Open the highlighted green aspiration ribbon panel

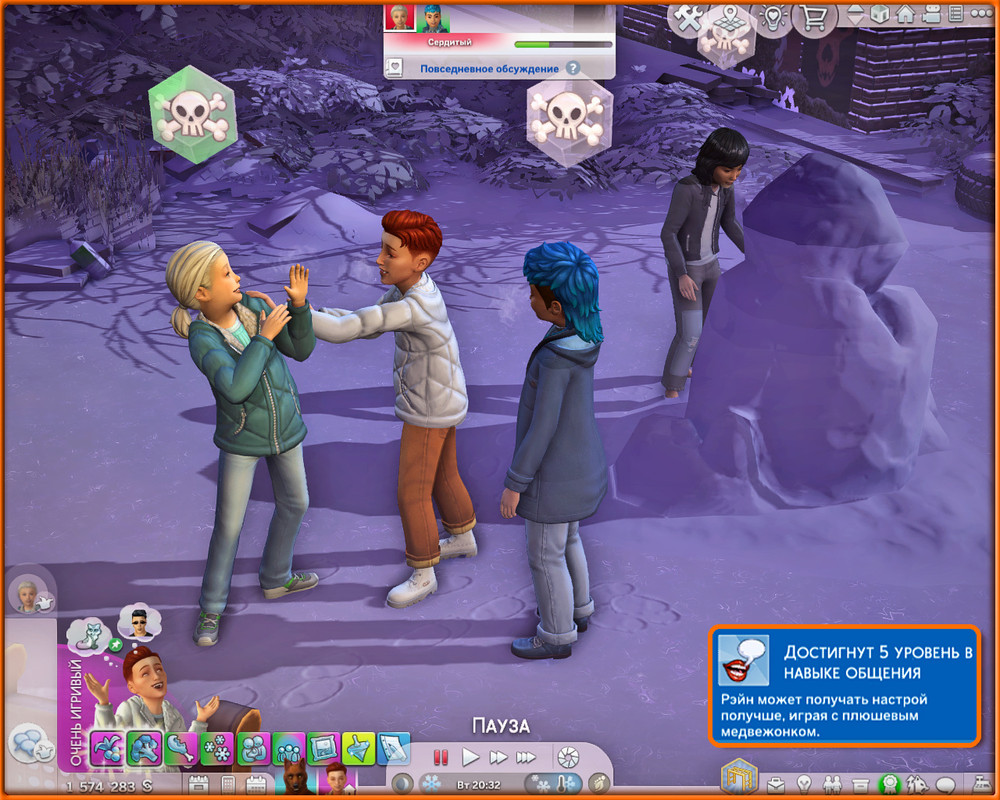[x=886, y=784]
